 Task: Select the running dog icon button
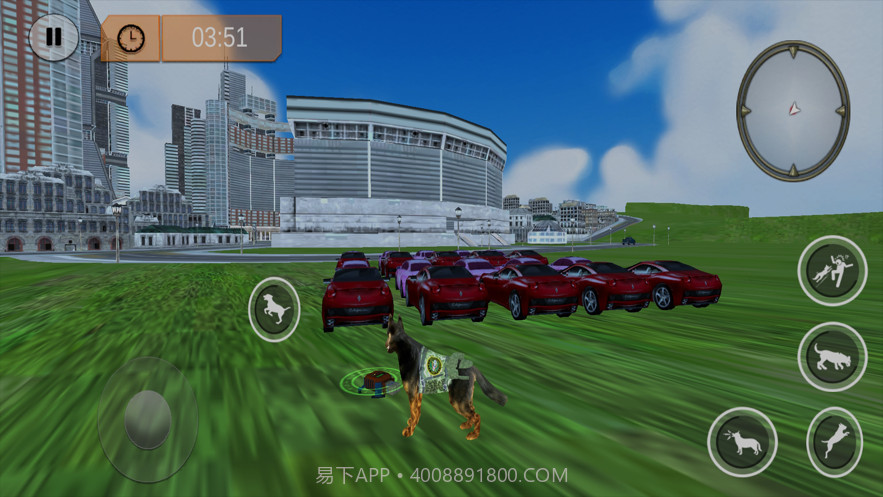pos(274,310)
